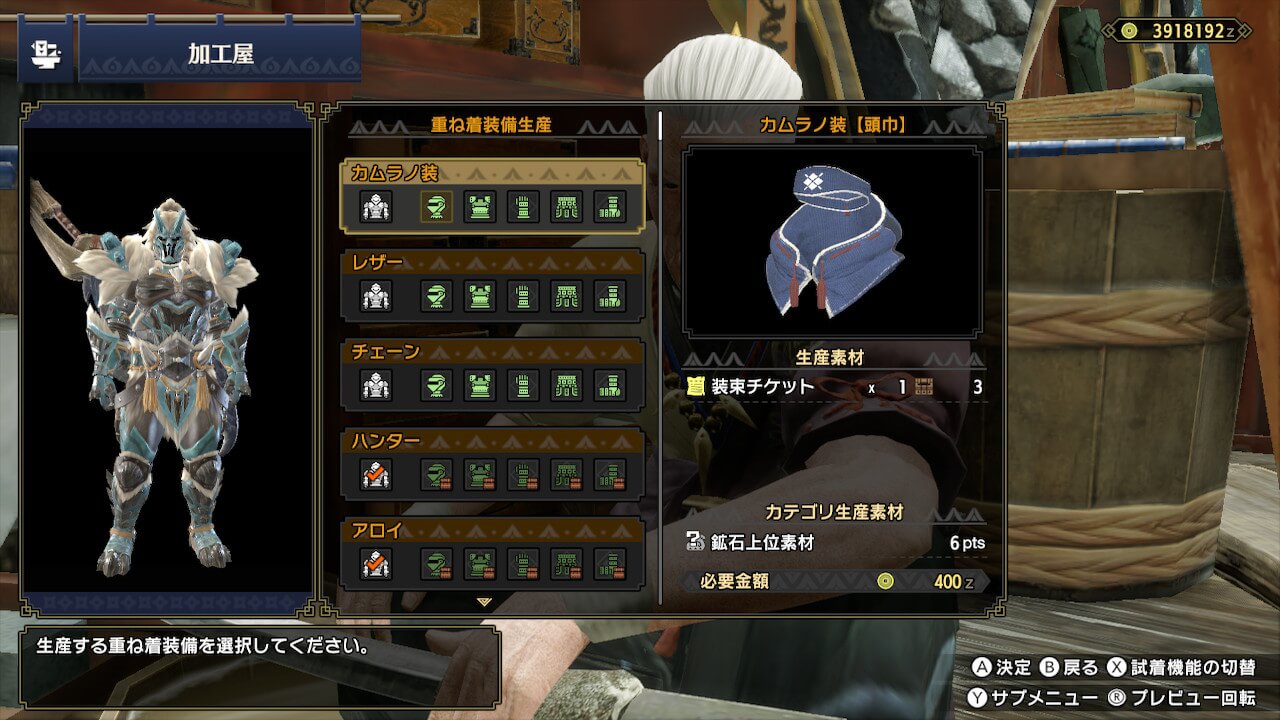This screenshot has width=1280, height=720.
Task: Select the チェーン chest armor icon
Action: (x=480, y=385)
